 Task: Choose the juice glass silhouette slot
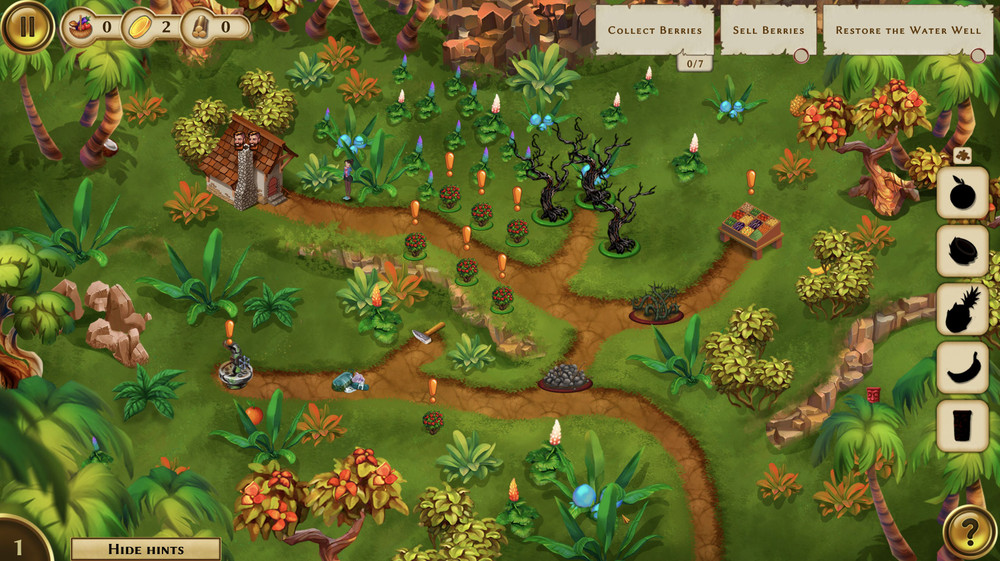point(962,426)
